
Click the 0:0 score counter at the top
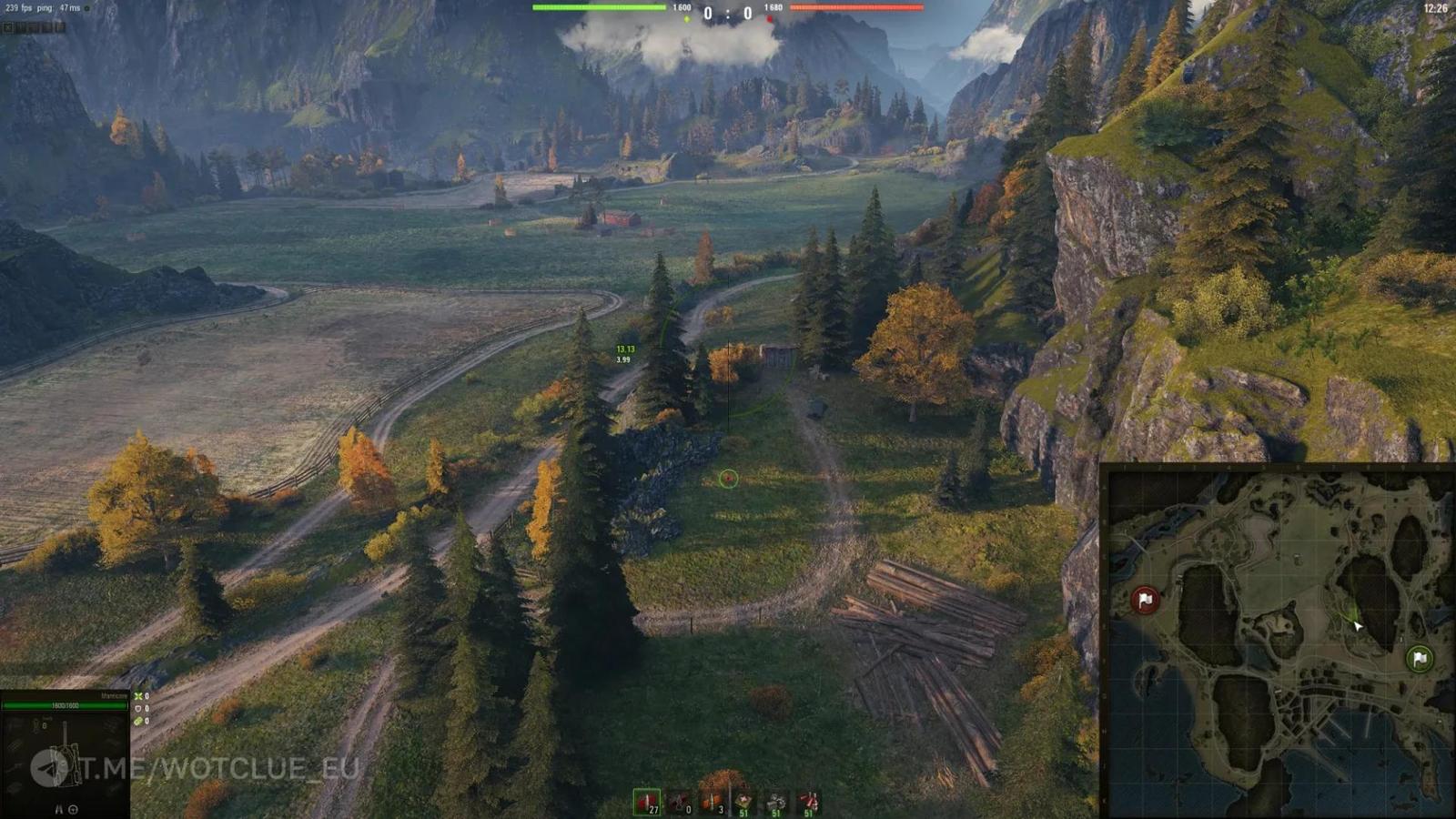728,14
